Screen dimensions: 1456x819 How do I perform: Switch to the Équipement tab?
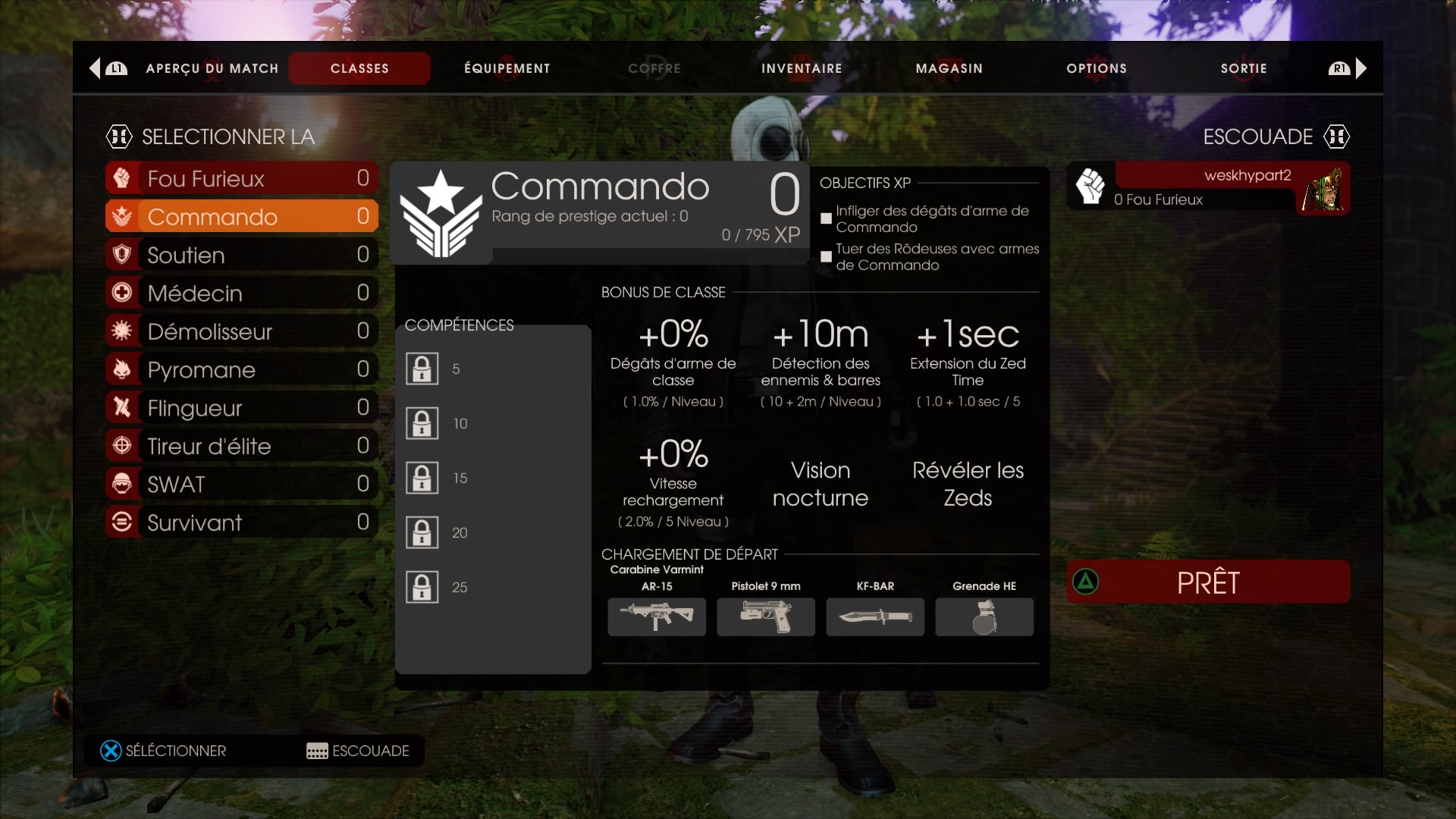(507, 68)
